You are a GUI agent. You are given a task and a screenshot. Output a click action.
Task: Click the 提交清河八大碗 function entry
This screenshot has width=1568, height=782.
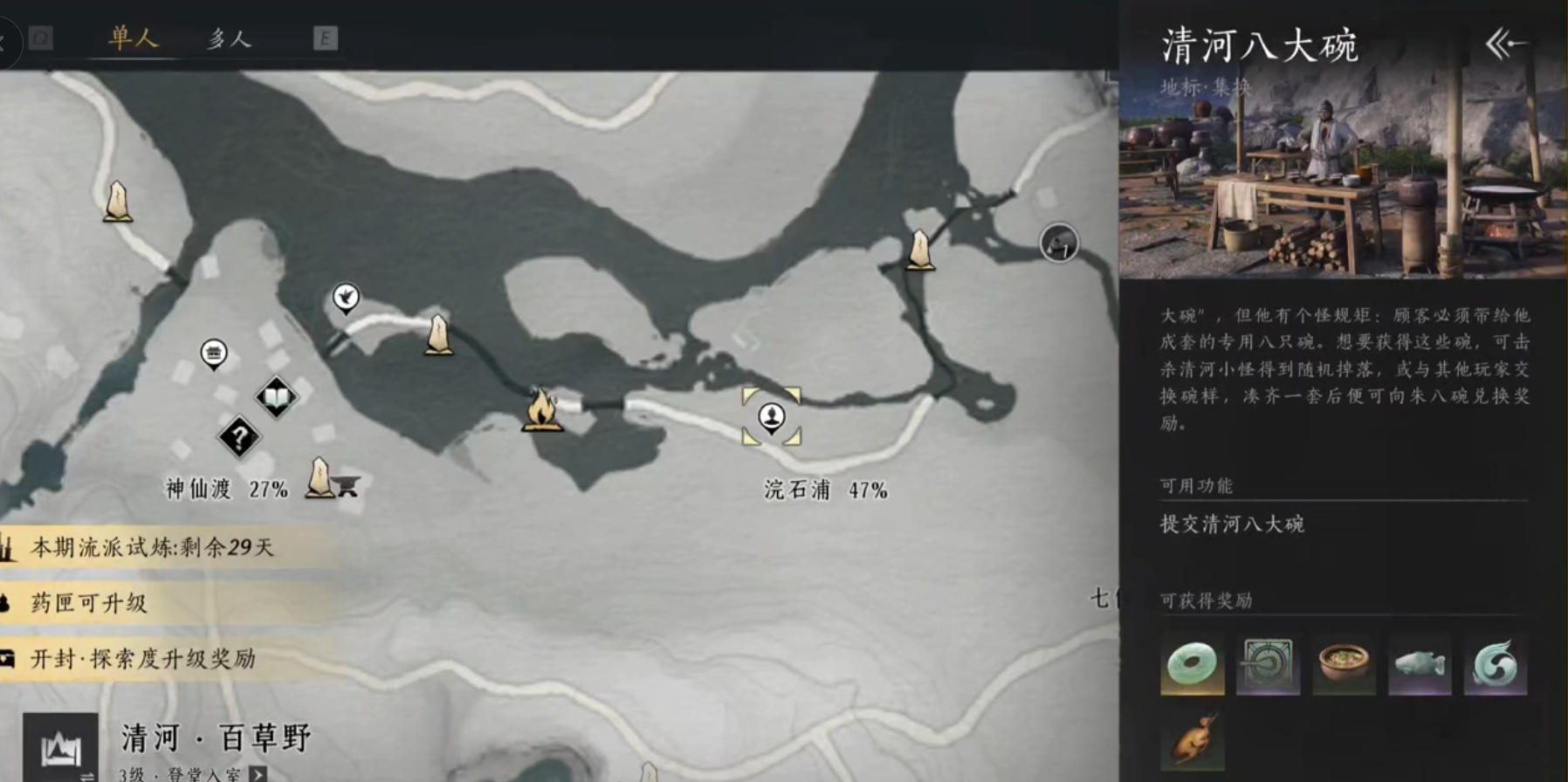tap(1232, 524)
